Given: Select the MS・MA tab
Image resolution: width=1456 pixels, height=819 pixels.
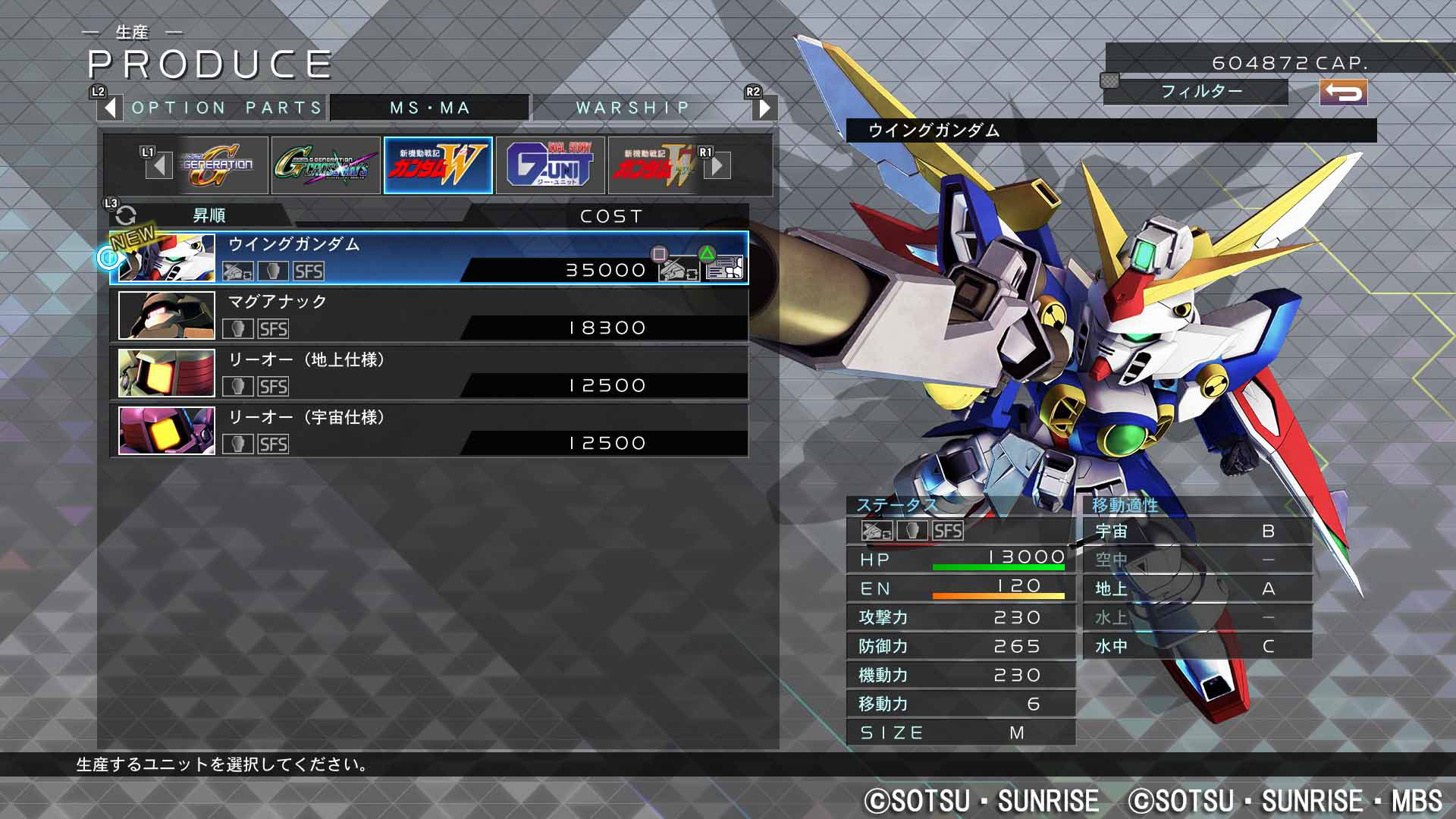Looking at the screenshot, I should point(430,108).
